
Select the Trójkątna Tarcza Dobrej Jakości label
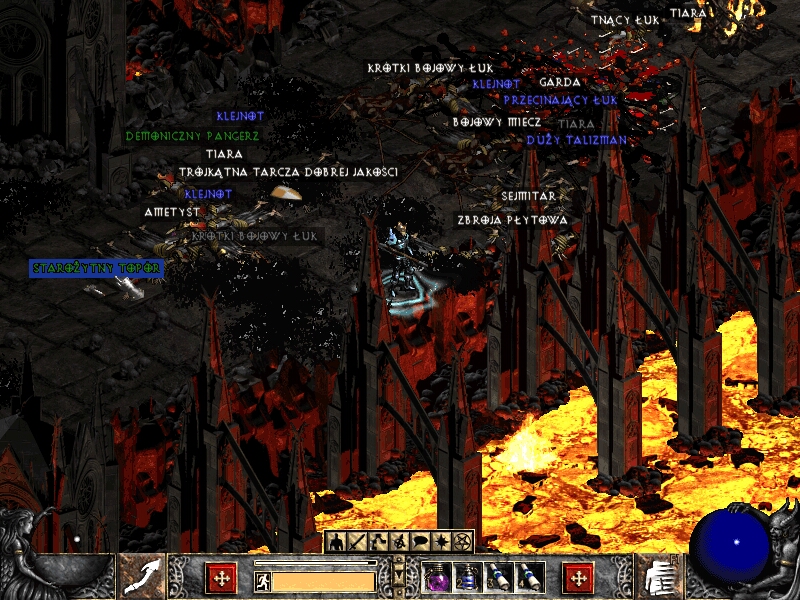click(x=288, y=172)
